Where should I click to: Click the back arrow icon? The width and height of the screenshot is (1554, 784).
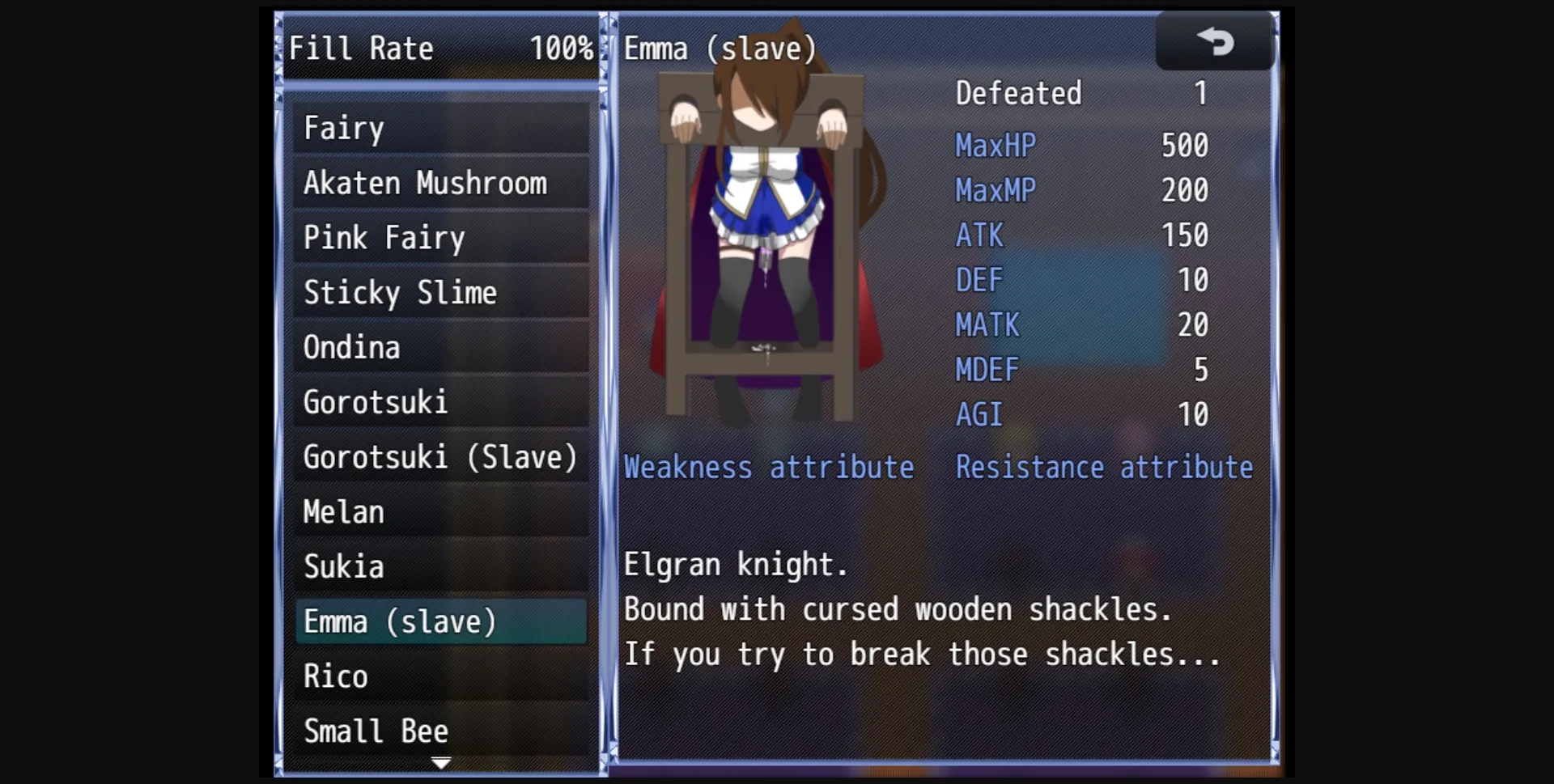pos(1215,41)
